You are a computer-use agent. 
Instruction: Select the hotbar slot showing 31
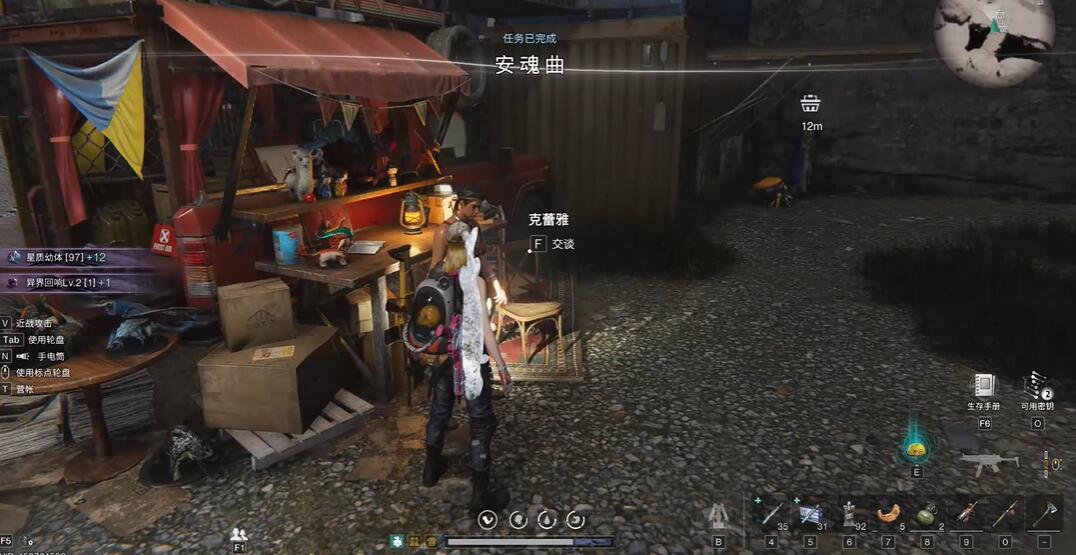[809, 514]
